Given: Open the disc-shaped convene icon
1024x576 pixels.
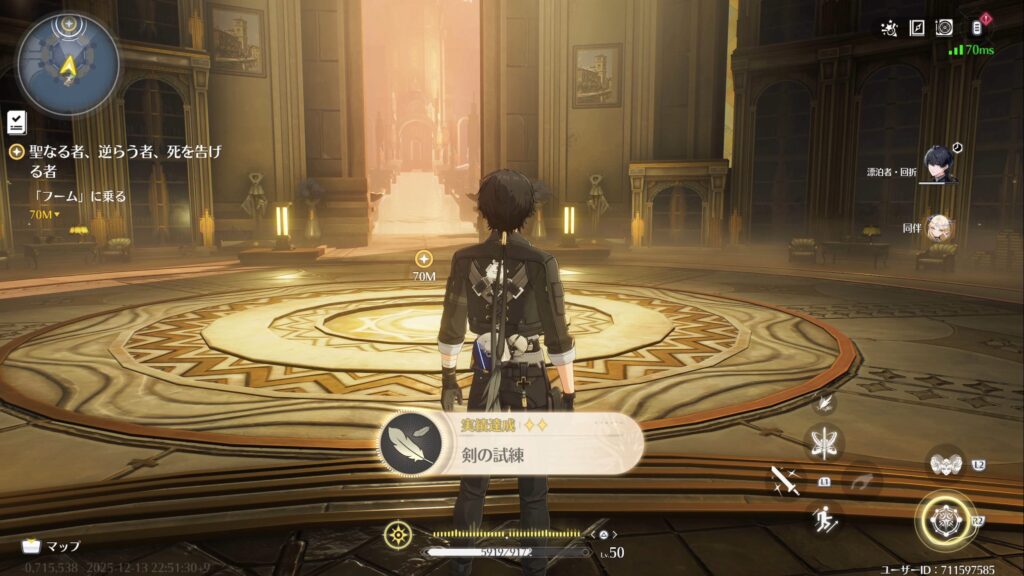Looking at the screenshot, I should (944, 28).
